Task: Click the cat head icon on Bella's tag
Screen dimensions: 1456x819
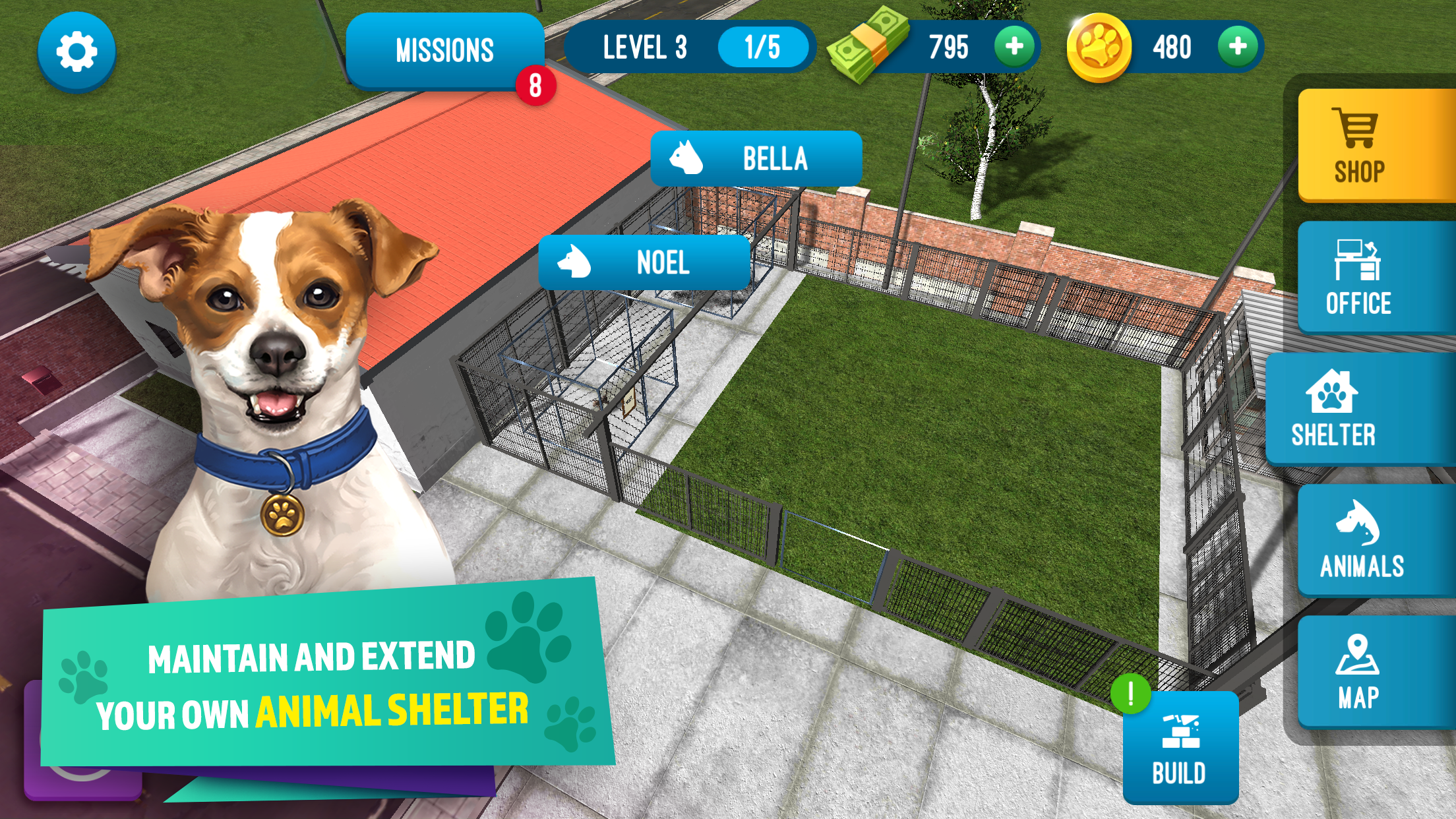Action: 686,157
